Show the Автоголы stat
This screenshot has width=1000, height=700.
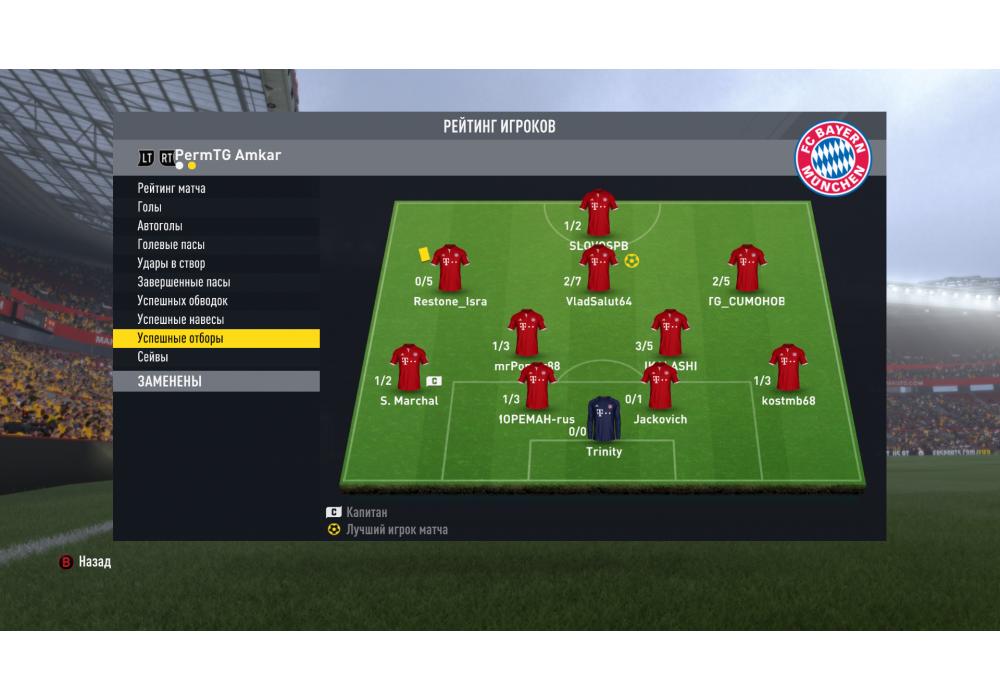point(160,226)
